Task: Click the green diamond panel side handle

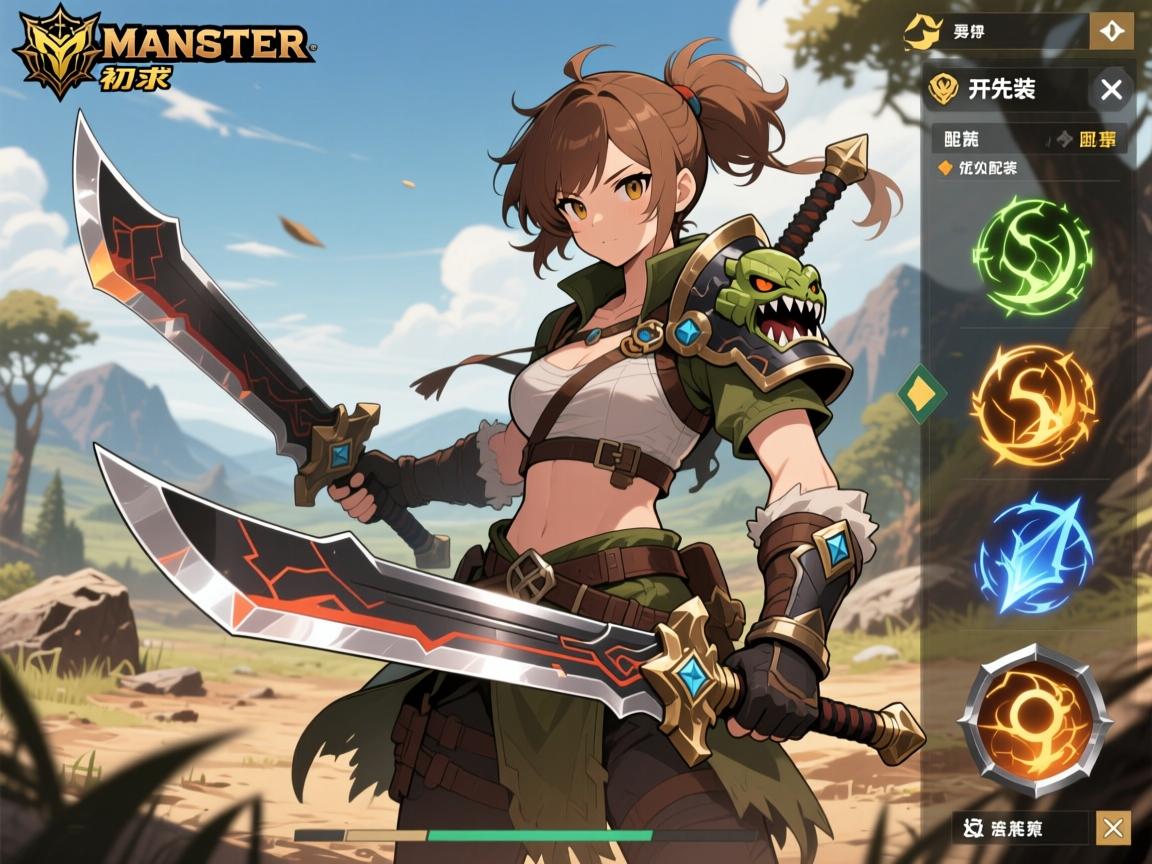Action: tap(922, 393)
